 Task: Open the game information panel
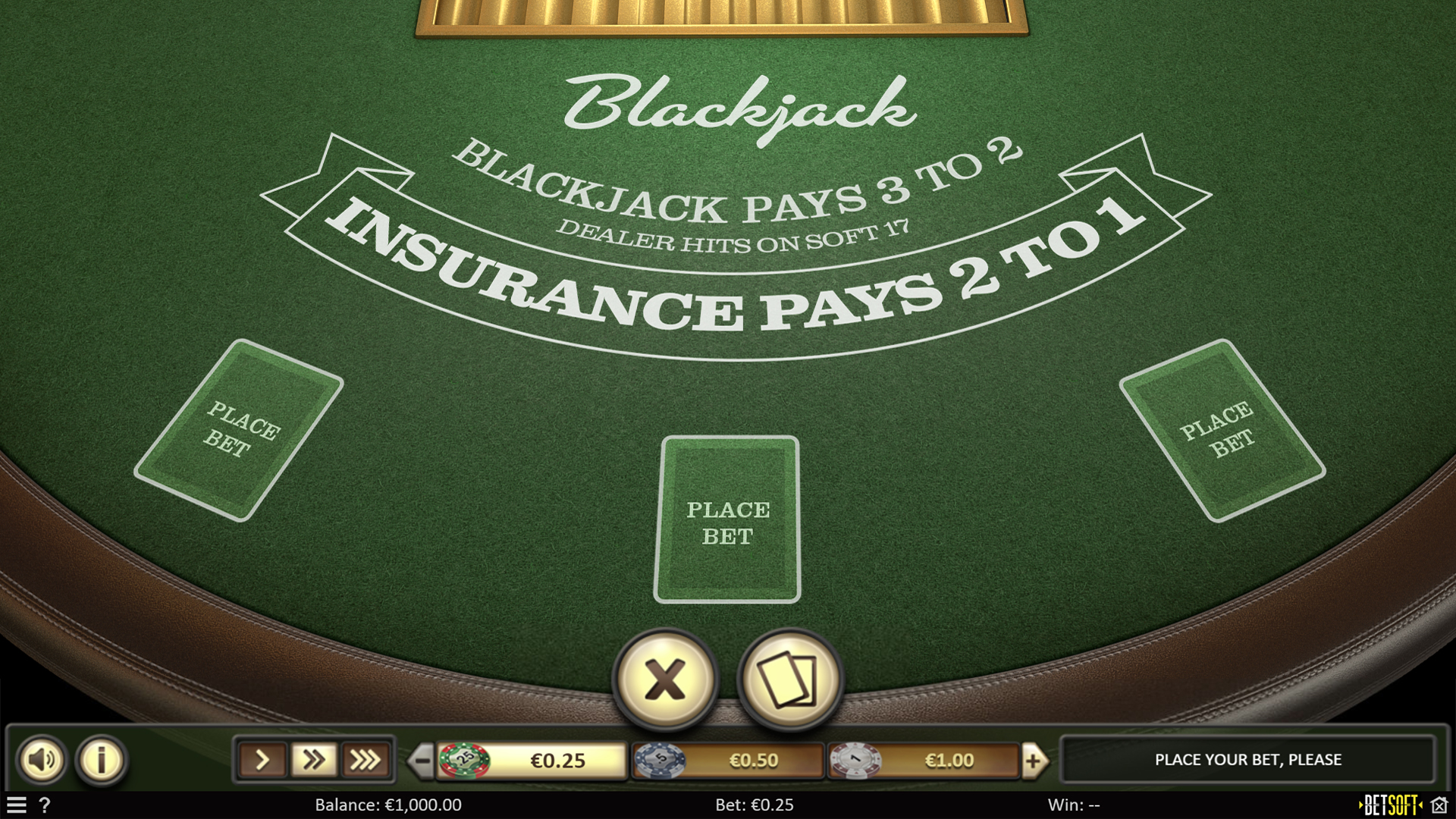[101, 759]
